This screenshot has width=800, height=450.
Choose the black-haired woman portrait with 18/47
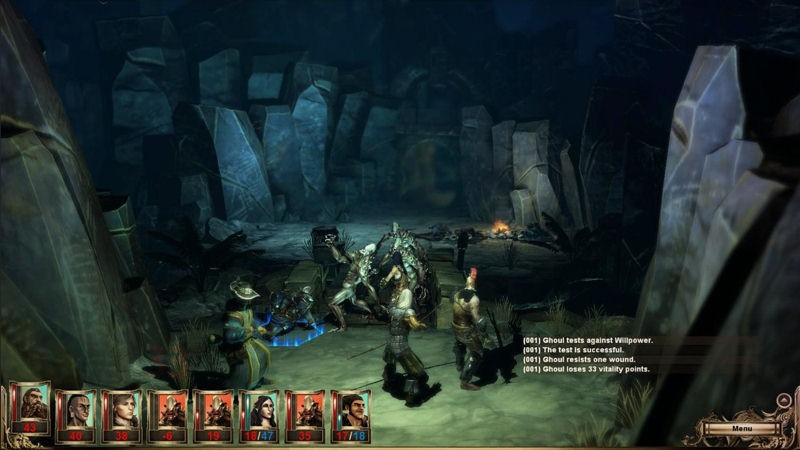[x=260, y=410]
